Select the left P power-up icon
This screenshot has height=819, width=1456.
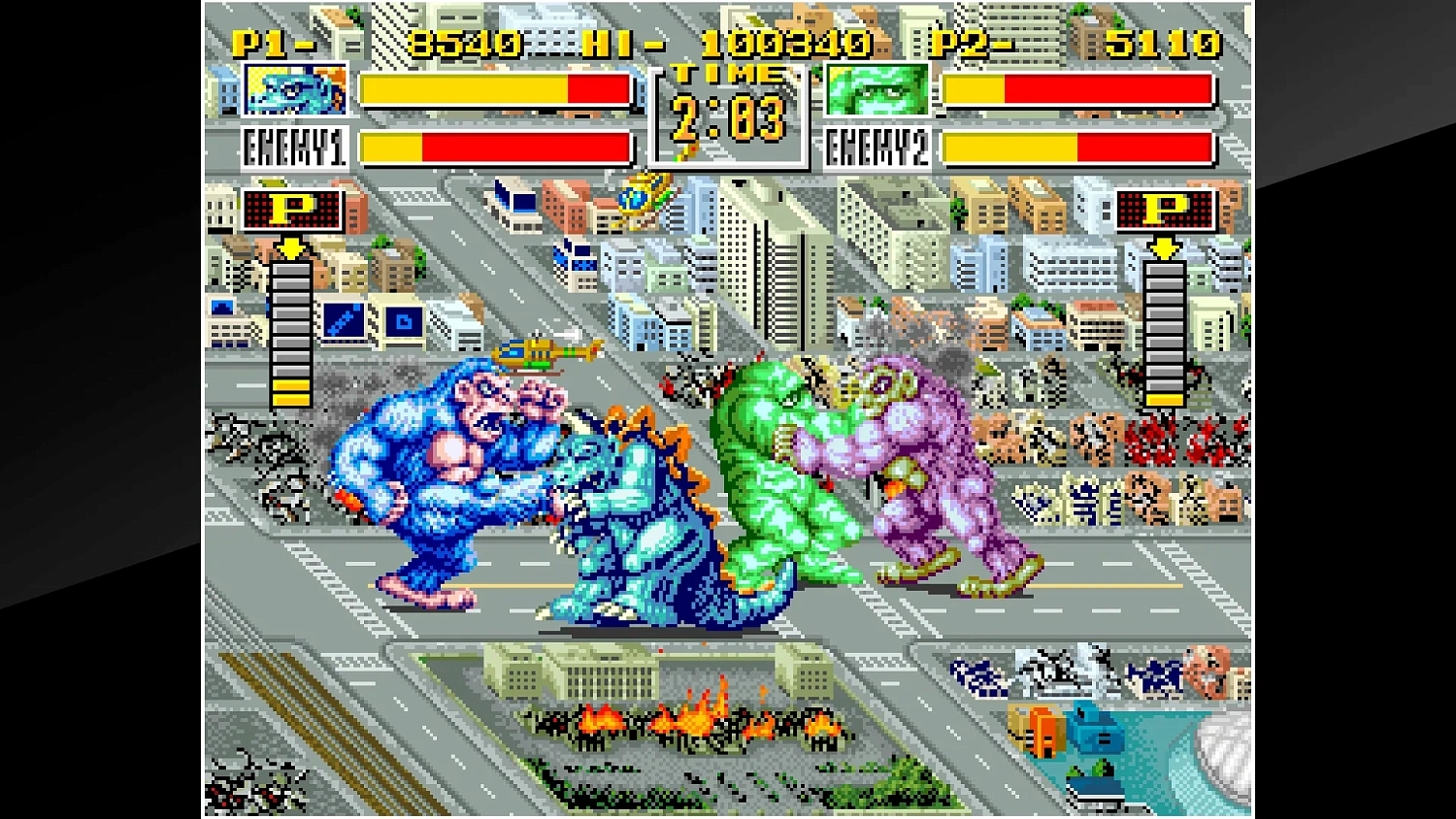(290, 209)
